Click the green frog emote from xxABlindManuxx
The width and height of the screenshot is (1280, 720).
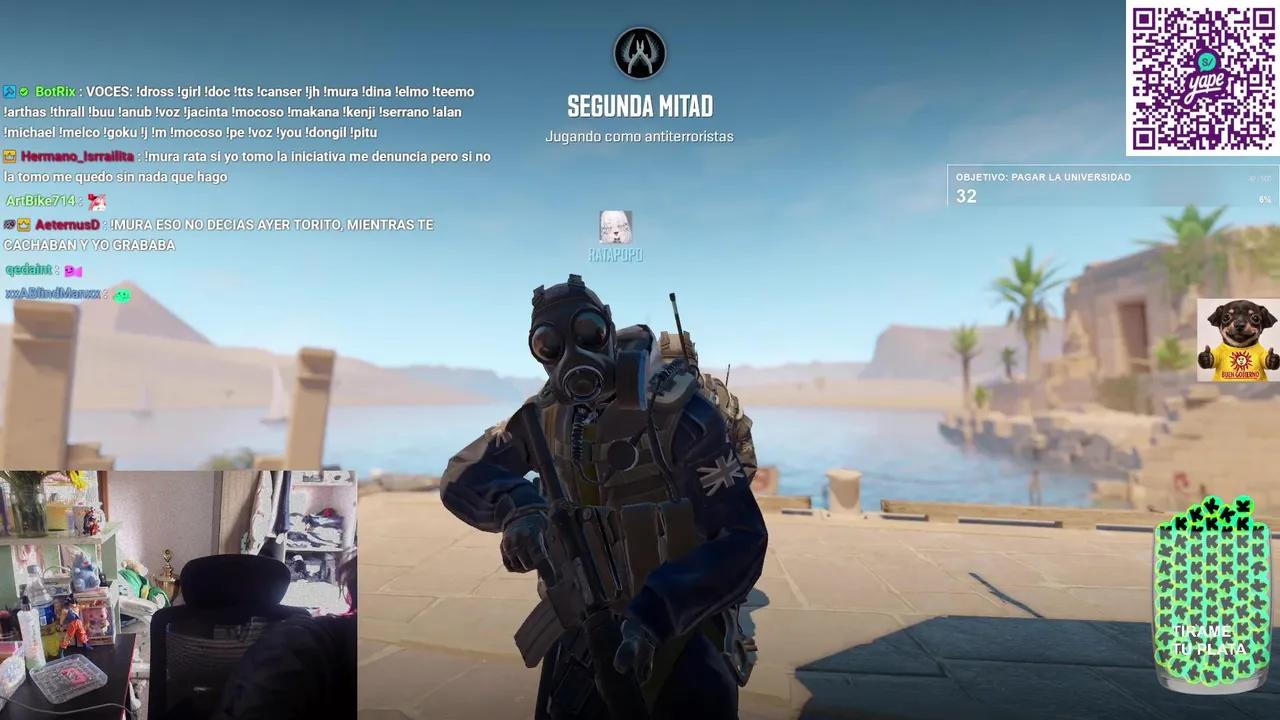tap(121, 296)
